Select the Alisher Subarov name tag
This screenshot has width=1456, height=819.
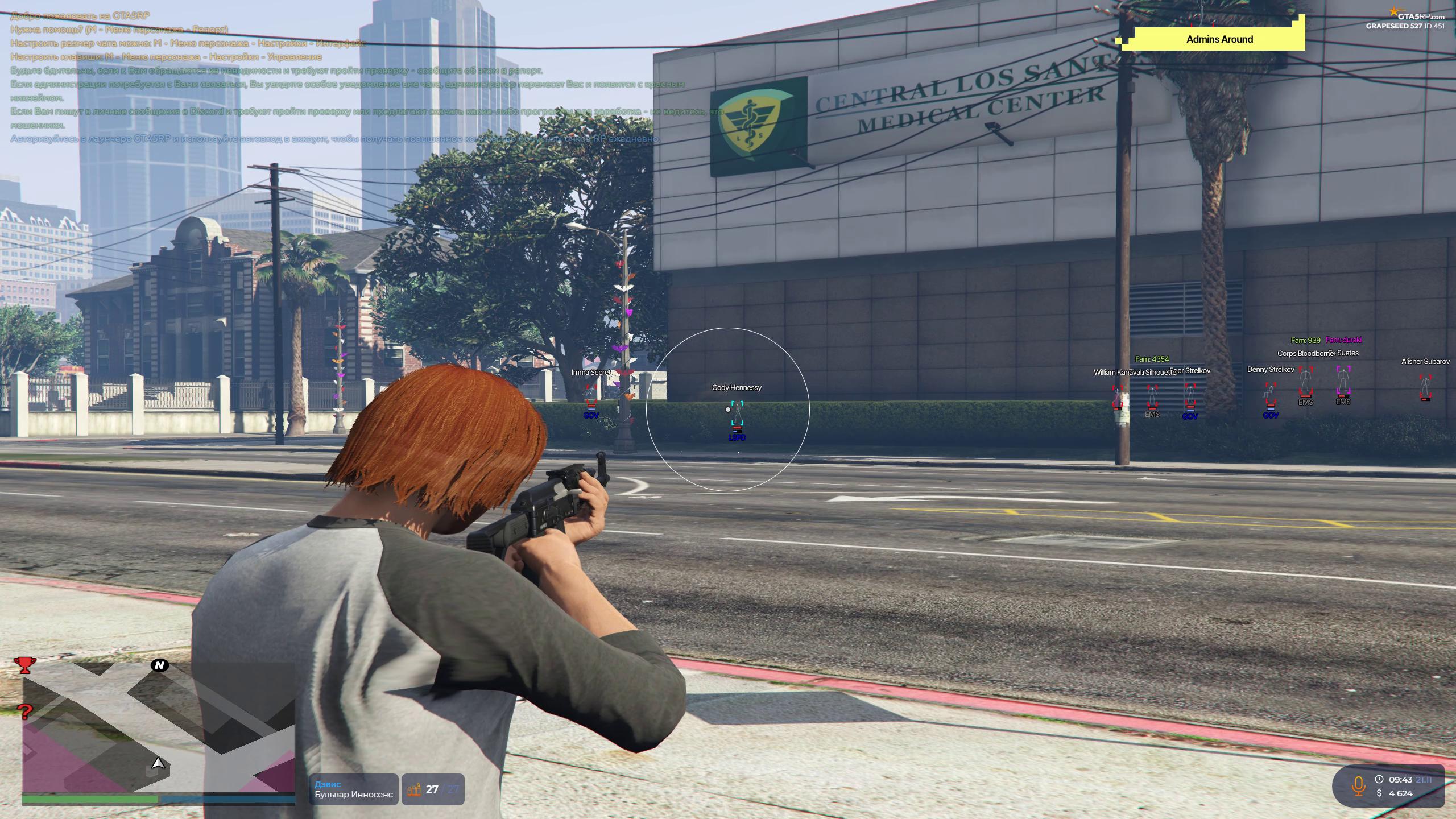click(1425, 362)
